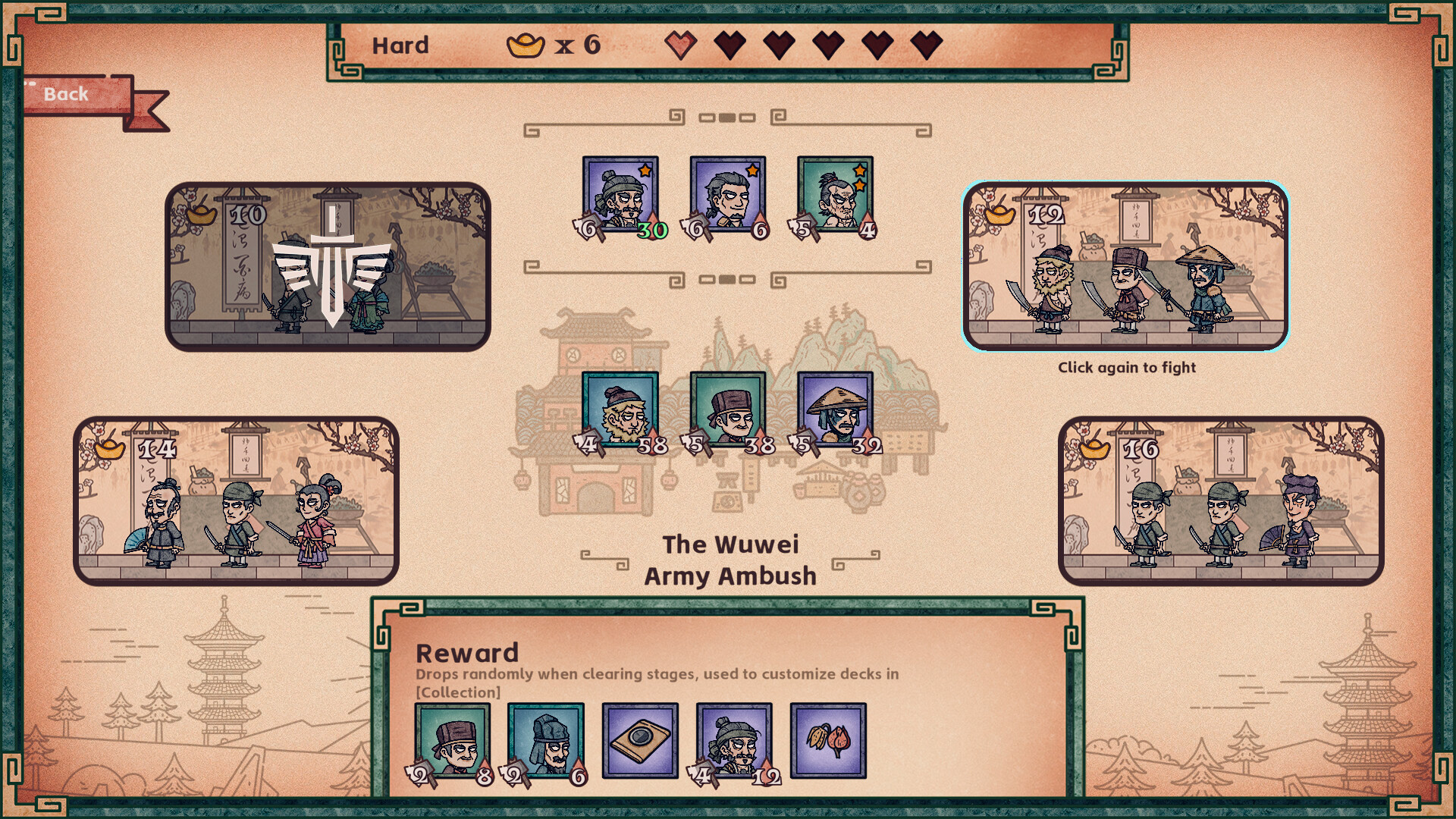Select the bearded enemy portrait with 58 health
This screenshot has height=819, width=1456.
point(620,409)
